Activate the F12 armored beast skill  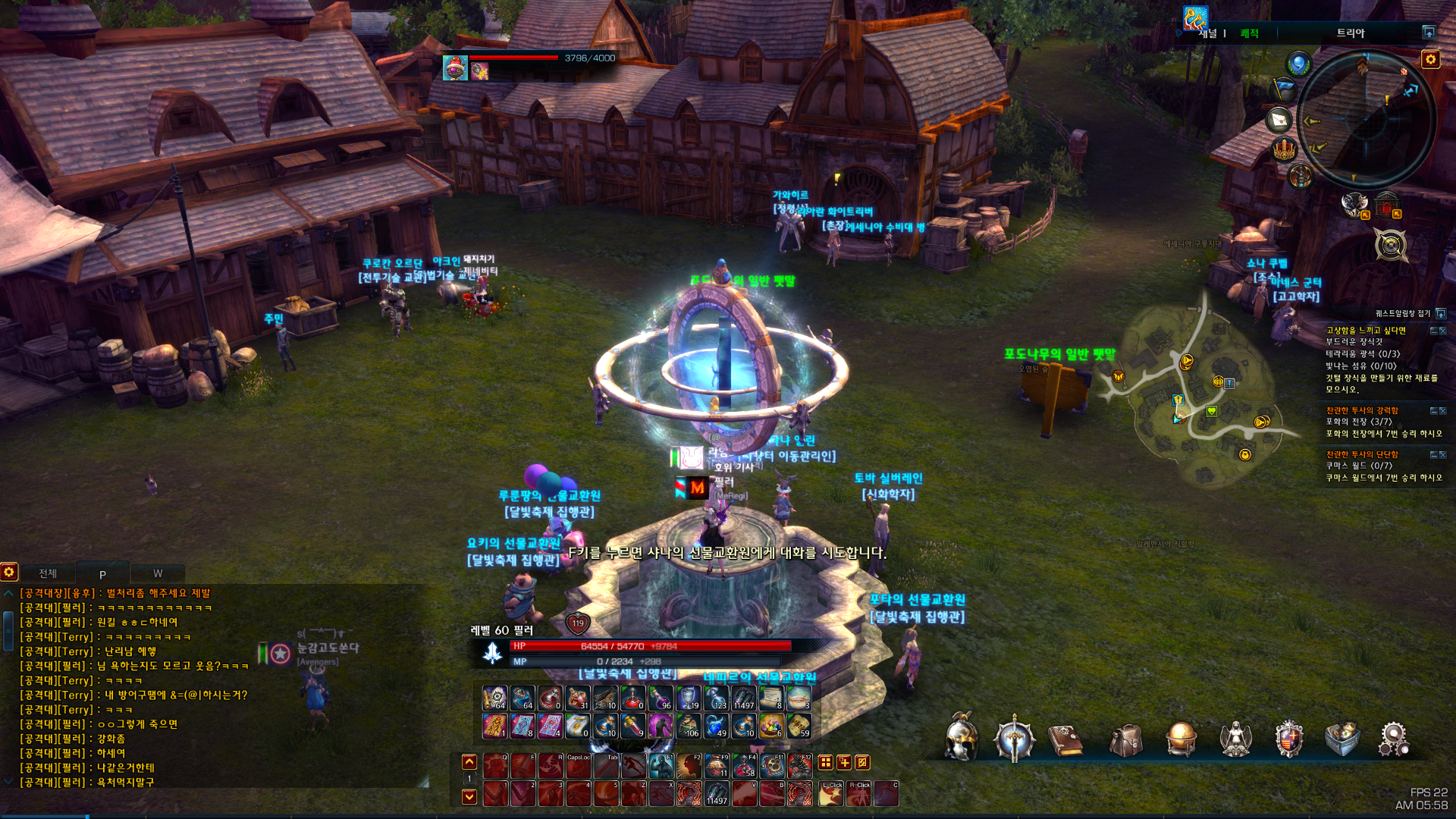tap(799, 766)
